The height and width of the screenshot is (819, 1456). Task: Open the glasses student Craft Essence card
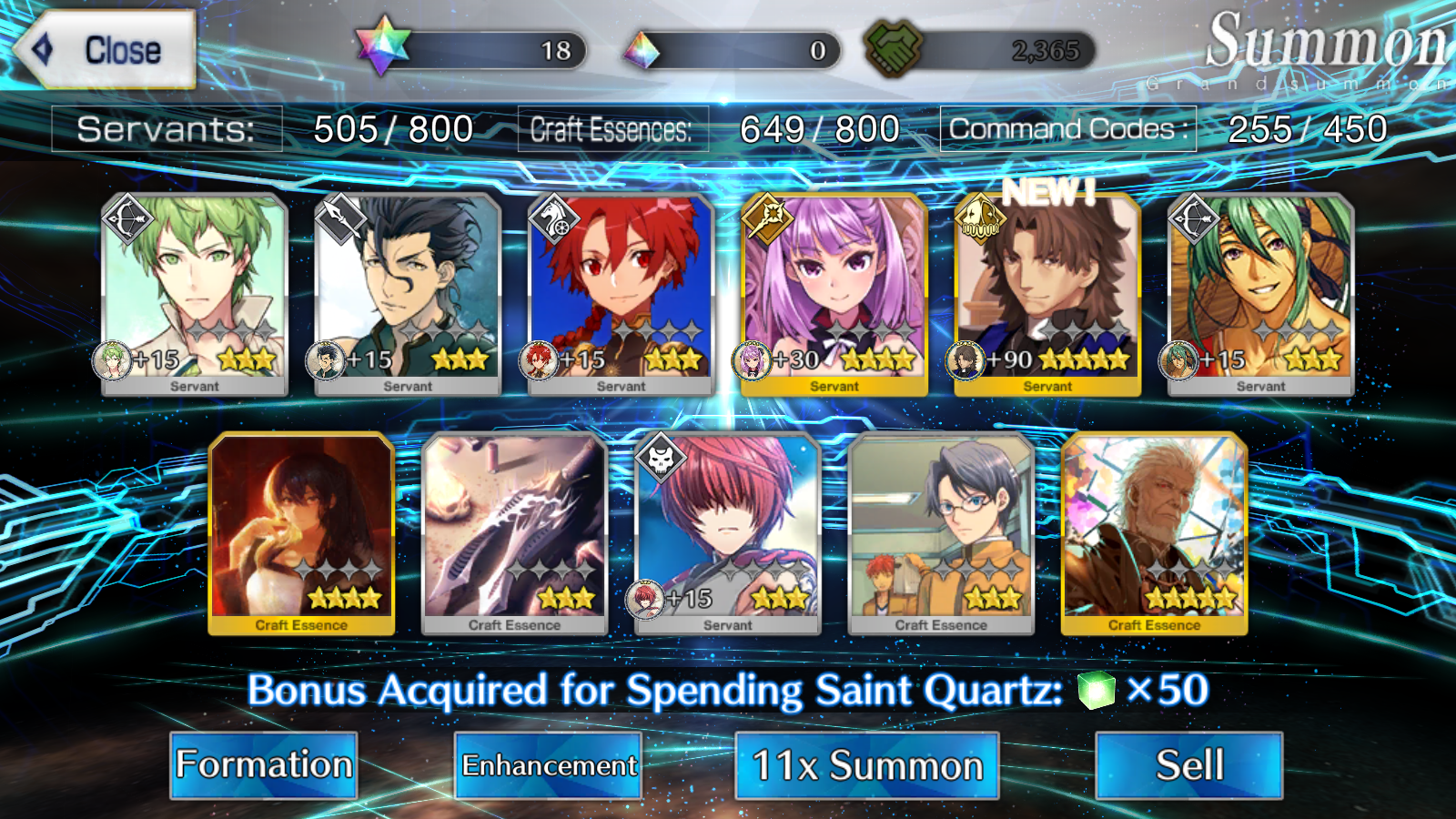coord(941,532)
